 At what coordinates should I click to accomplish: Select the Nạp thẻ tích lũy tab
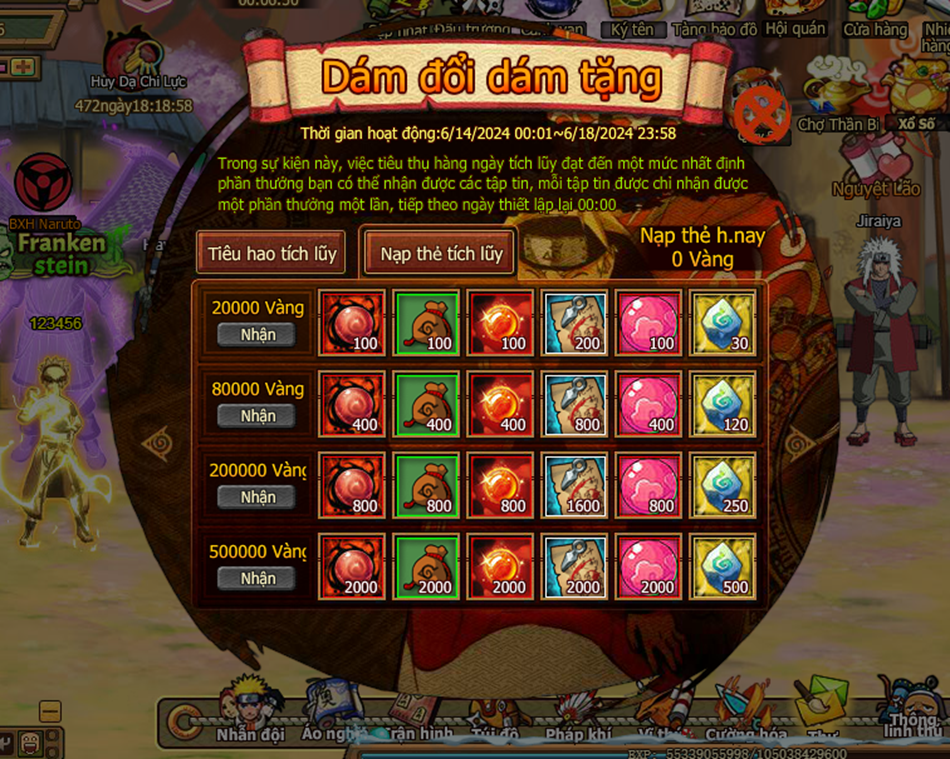click(x=441, y=253)
